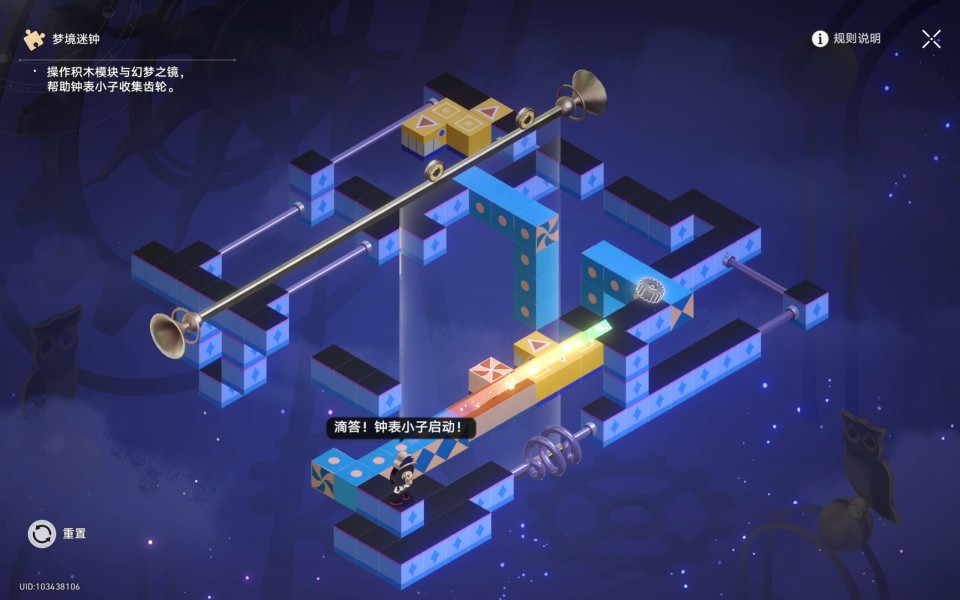
Task: Open the 规则说明 rules info
Action: pos(846,39)
